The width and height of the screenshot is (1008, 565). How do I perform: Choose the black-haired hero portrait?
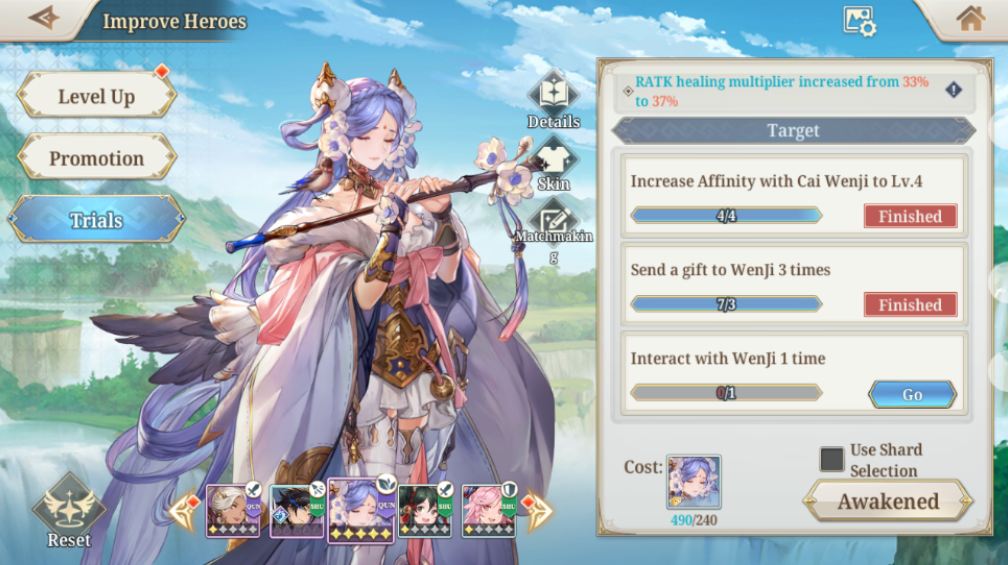[297, 512]
